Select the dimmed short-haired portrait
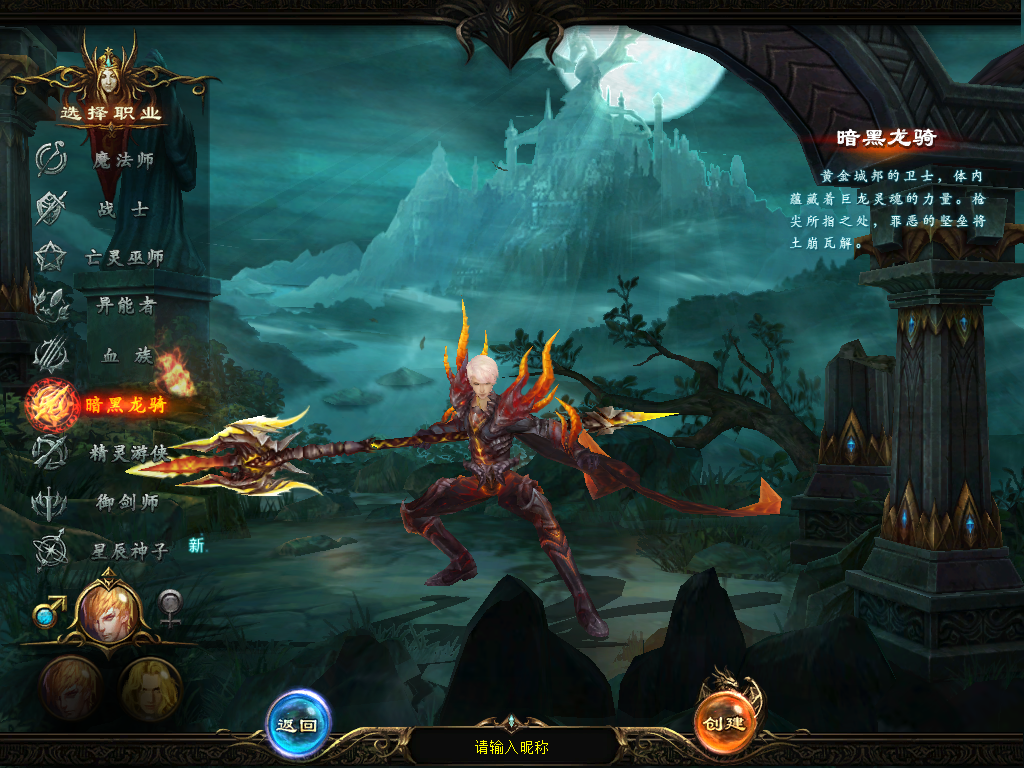Viewport: 1024px width, 768px height. [x=70, y=688]
